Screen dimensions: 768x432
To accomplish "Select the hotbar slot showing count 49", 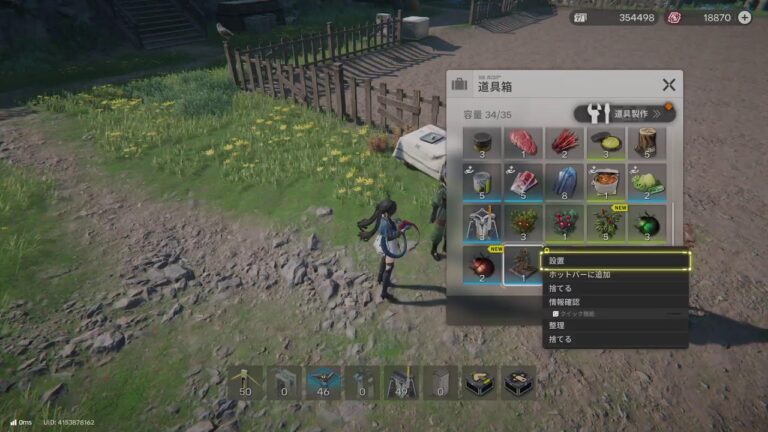I will click(x=400, y=382).
